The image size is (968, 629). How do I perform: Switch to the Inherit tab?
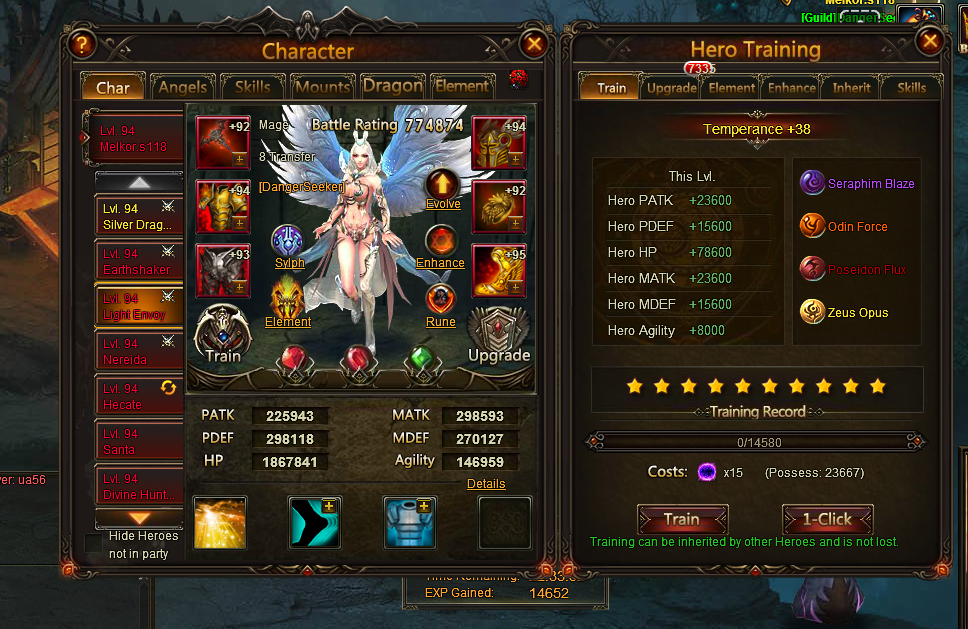point(851,87)
